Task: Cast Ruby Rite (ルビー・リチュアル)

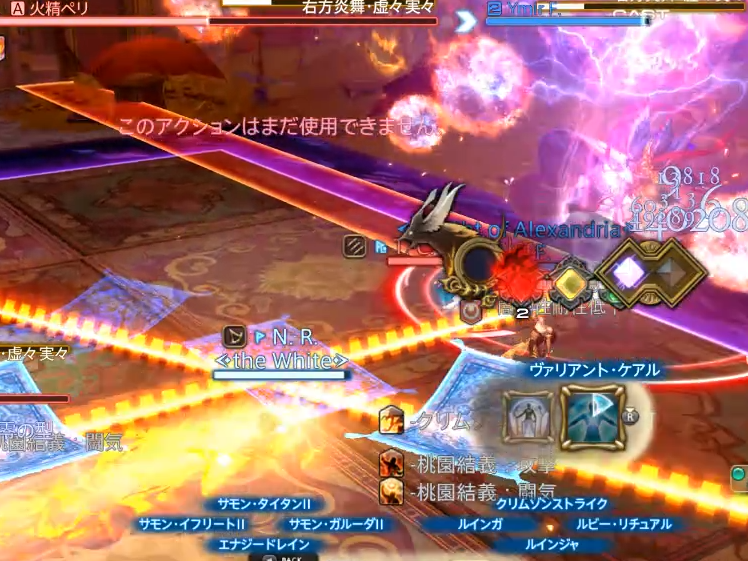Action: [x=624, y=524]
